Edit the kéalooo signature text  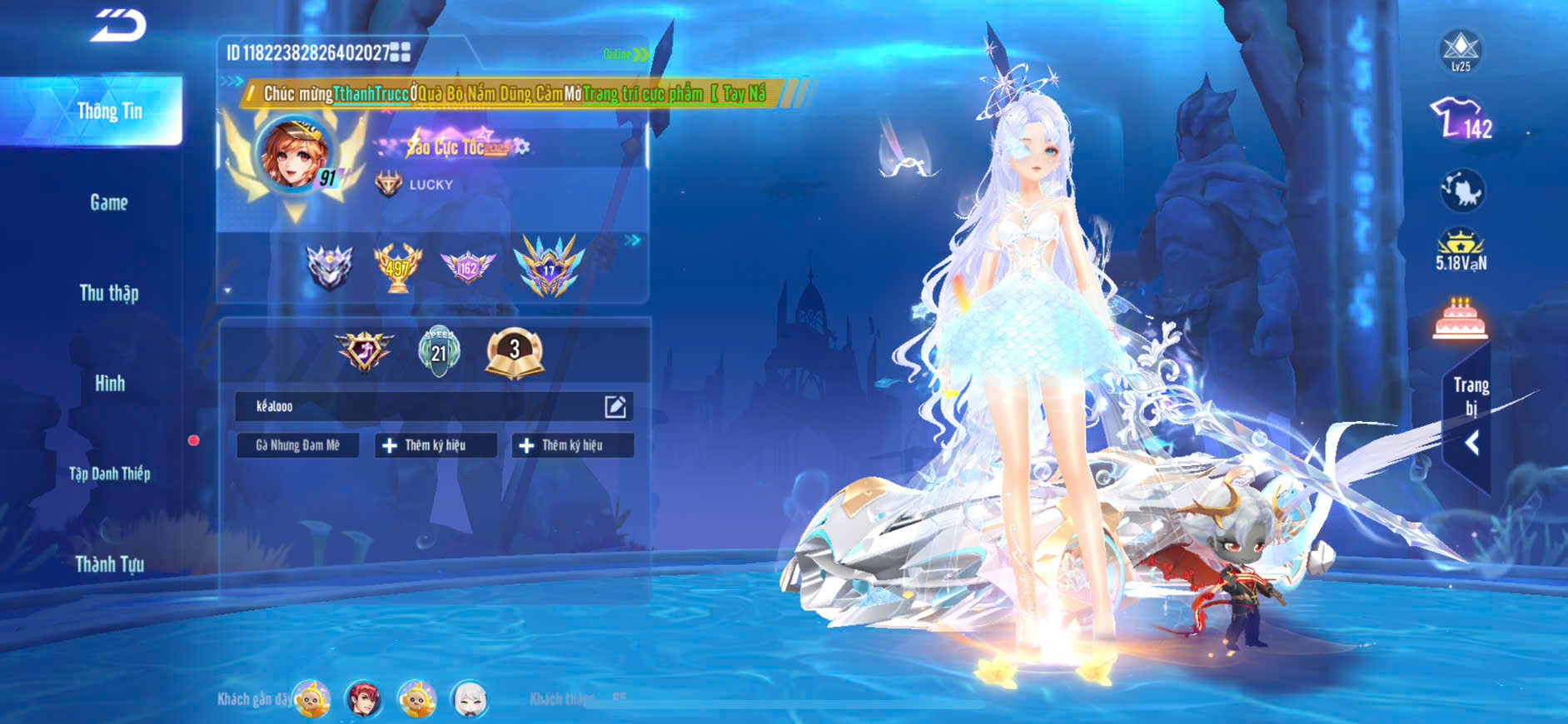point(615,406)
